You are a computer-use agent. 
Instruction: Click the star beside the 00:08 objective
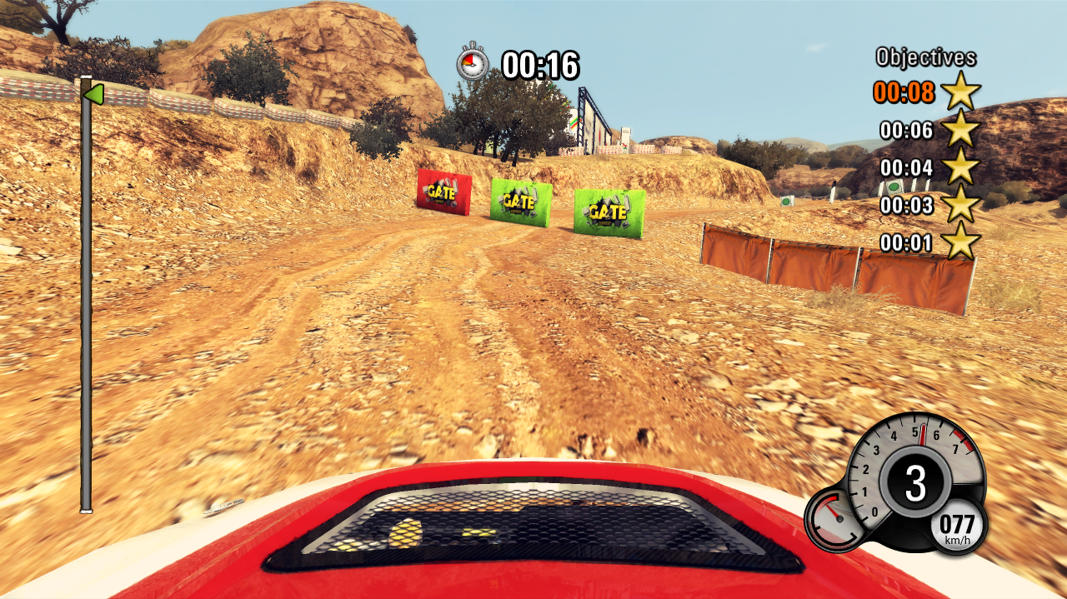960,92
